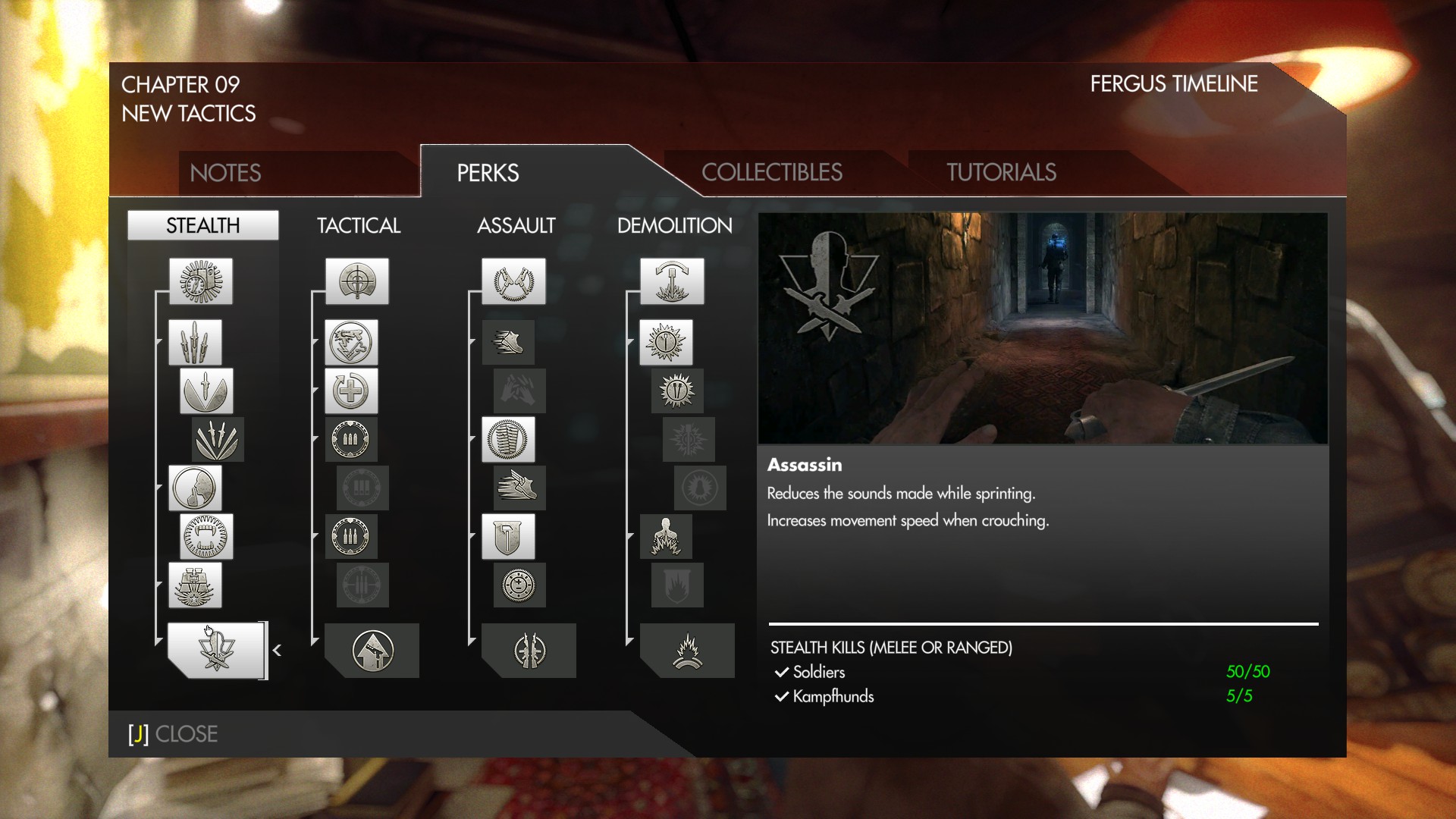Select the crosshair target tactical perk

click(356, 281)
